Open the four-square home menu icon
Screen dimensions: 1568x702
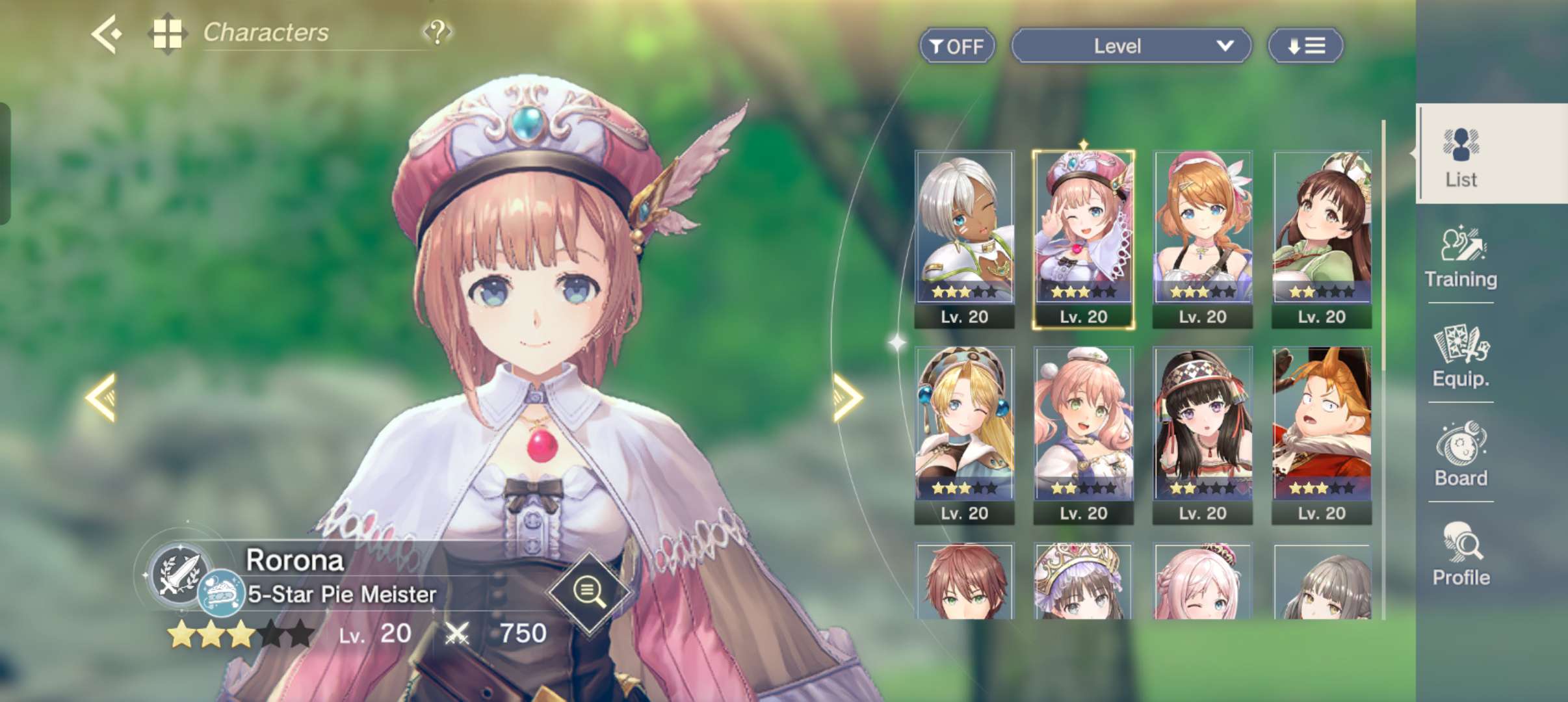(x=167, y=34)
